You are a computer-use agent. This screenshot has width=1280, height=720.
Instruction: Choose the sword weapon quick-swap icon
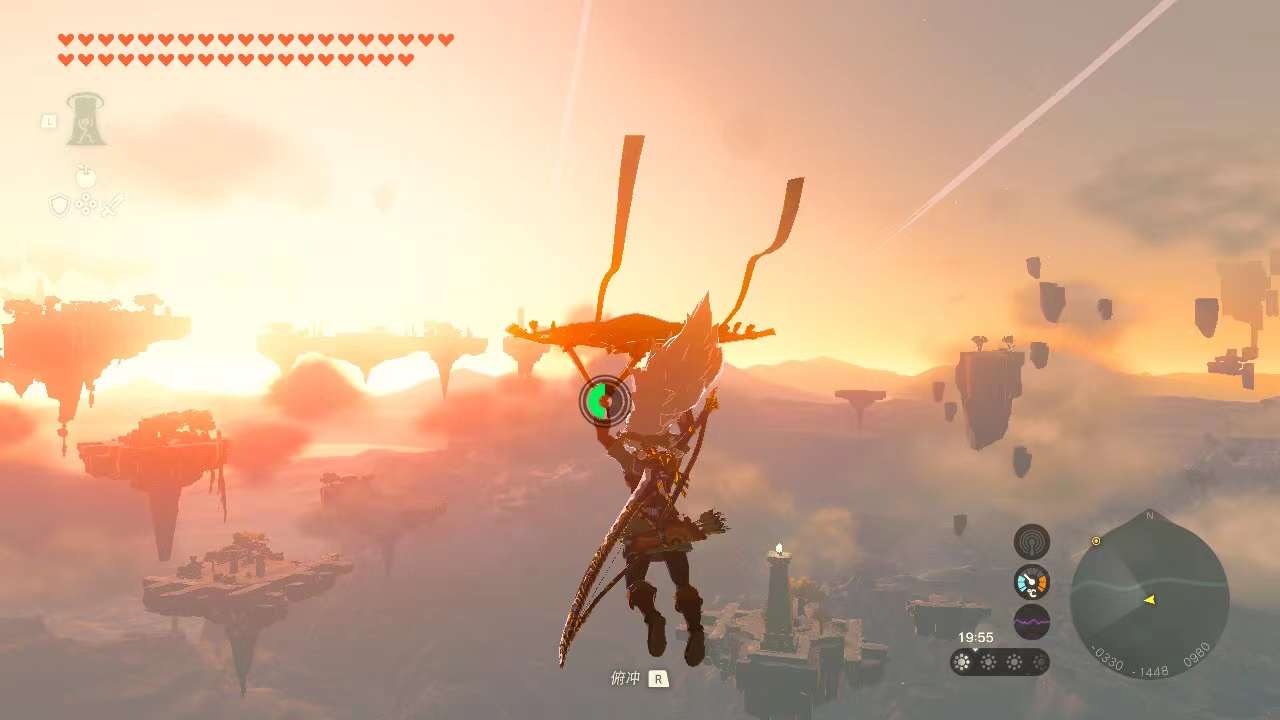tap(113, 205)
